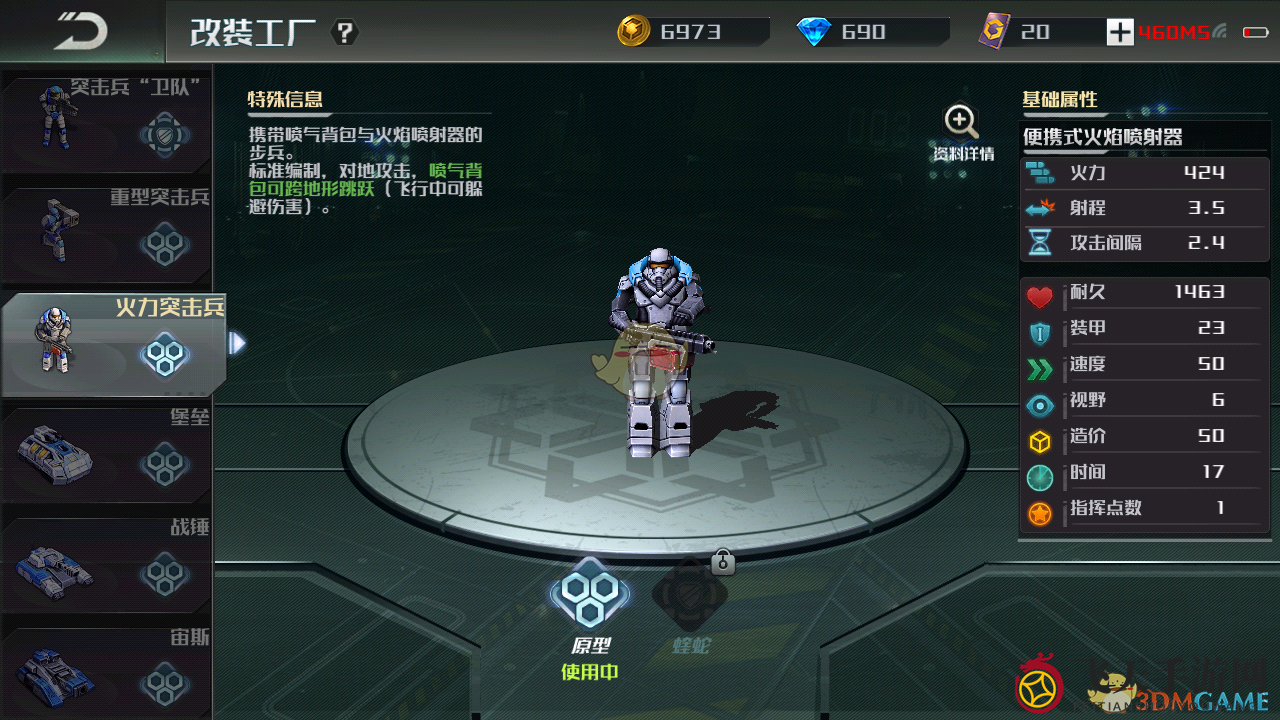This screenshot has height=720, width=1280.
Task: Tap the locked 蝰蛇 variant
Action: pos(690,598)
